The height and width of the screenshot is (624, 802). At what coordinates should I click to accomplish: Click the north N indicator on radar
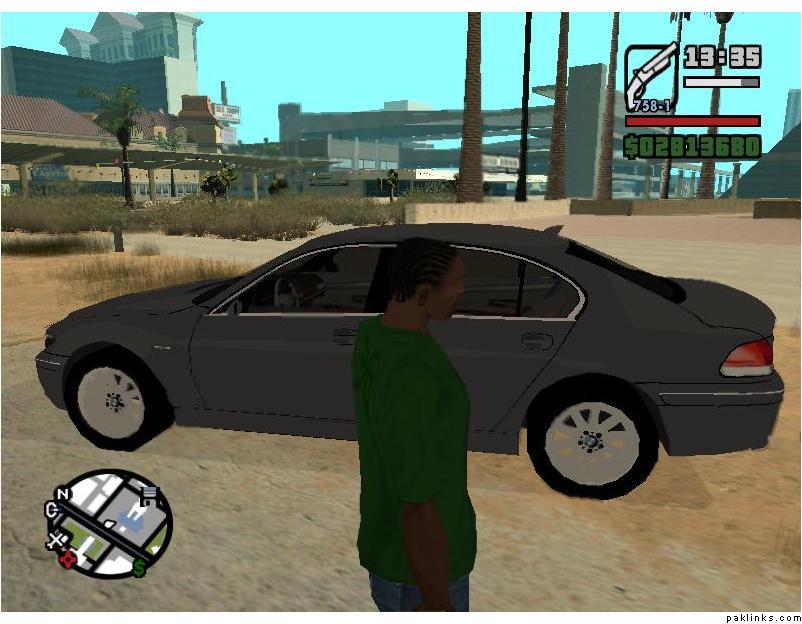point(64,494)
